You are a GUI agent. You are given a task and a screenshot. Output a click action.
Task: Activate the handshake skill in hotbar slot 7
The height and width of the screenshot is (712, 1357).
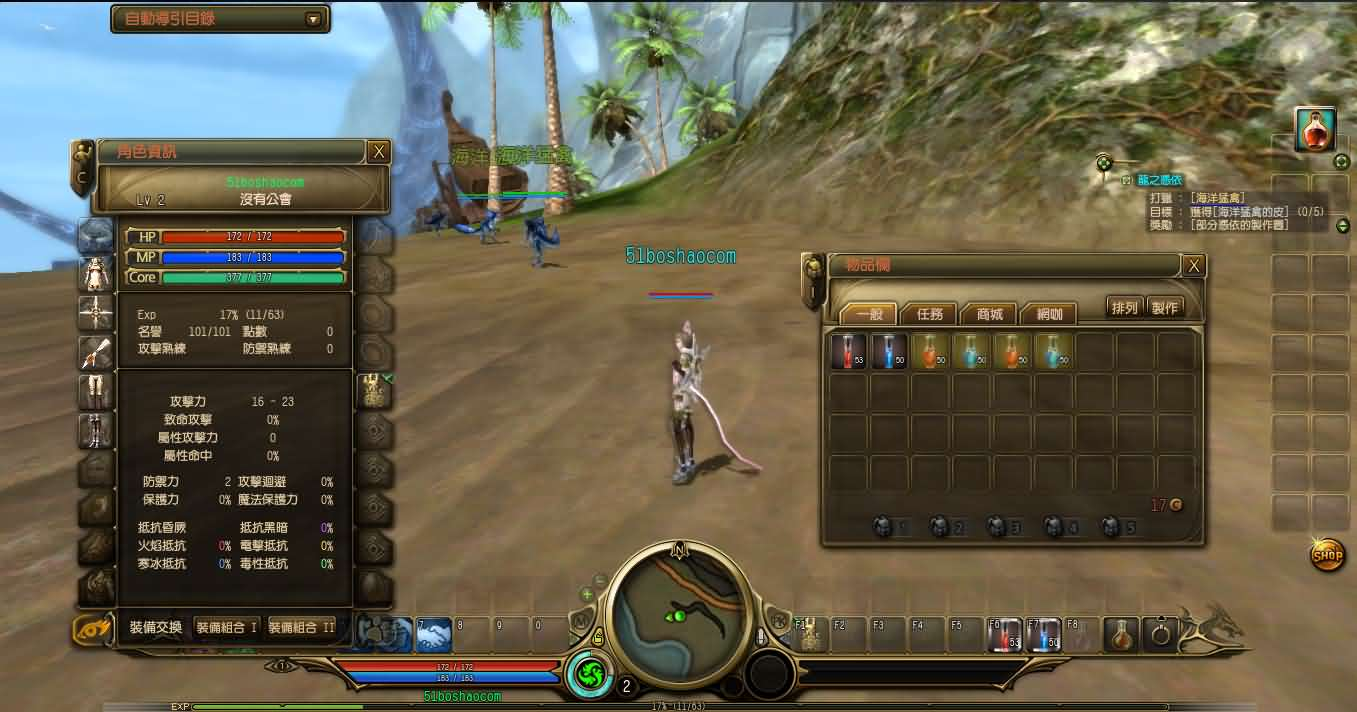pyautogui.click(x=433, y=635)
